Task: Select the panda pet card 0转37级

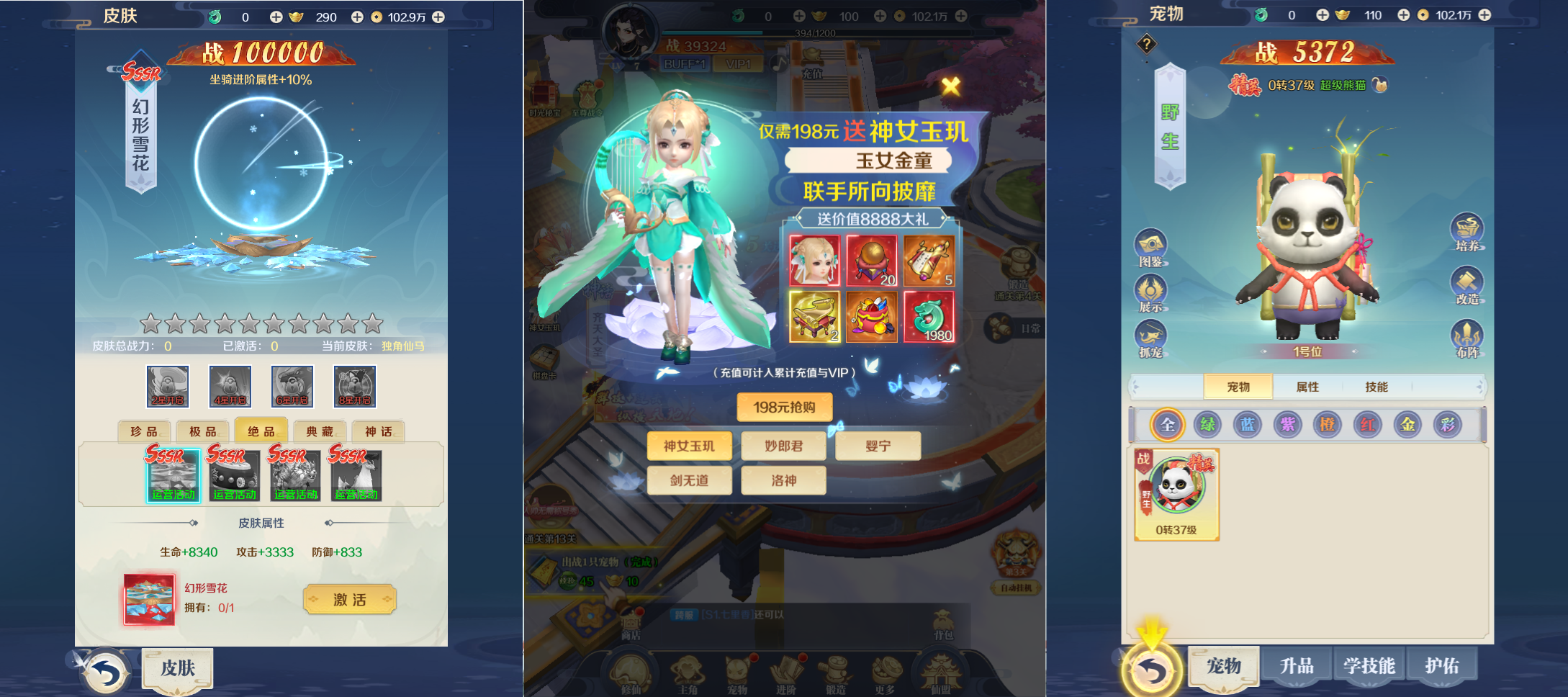Action: tap(1176, 494)
